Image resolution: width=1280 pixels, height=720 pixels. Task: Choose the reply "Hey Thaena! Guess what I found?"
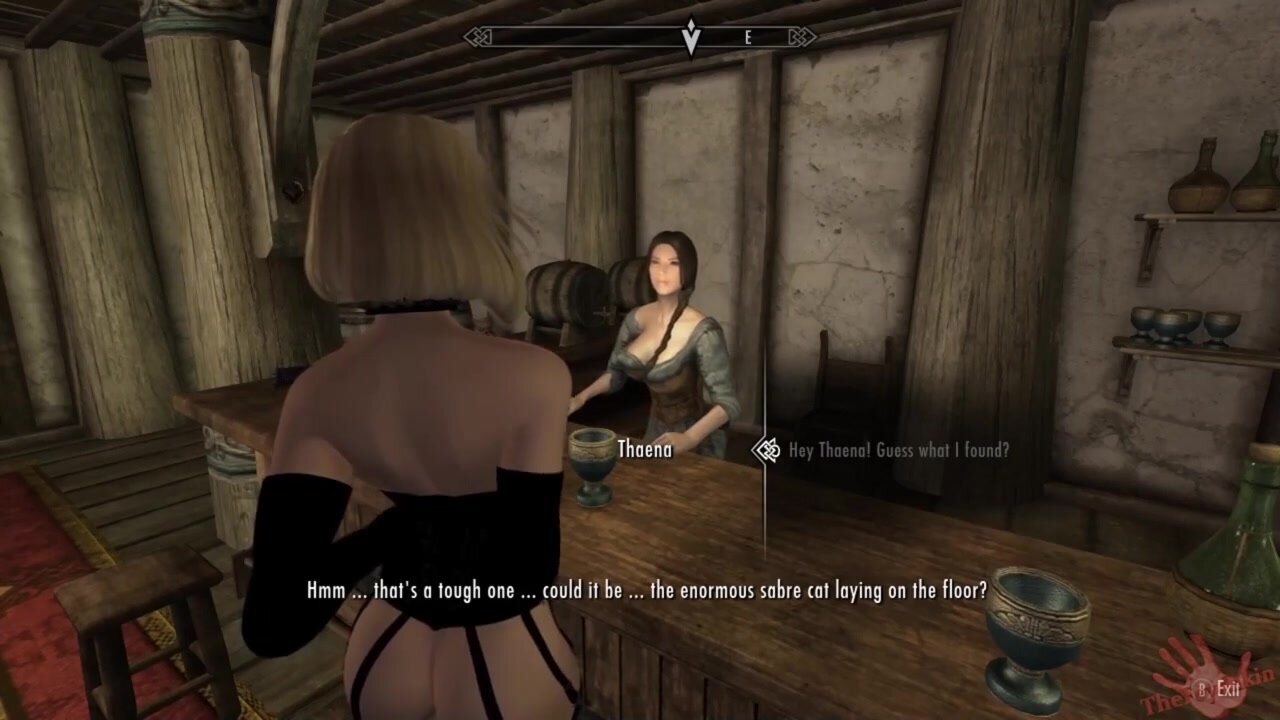click(x=898, y=450)
